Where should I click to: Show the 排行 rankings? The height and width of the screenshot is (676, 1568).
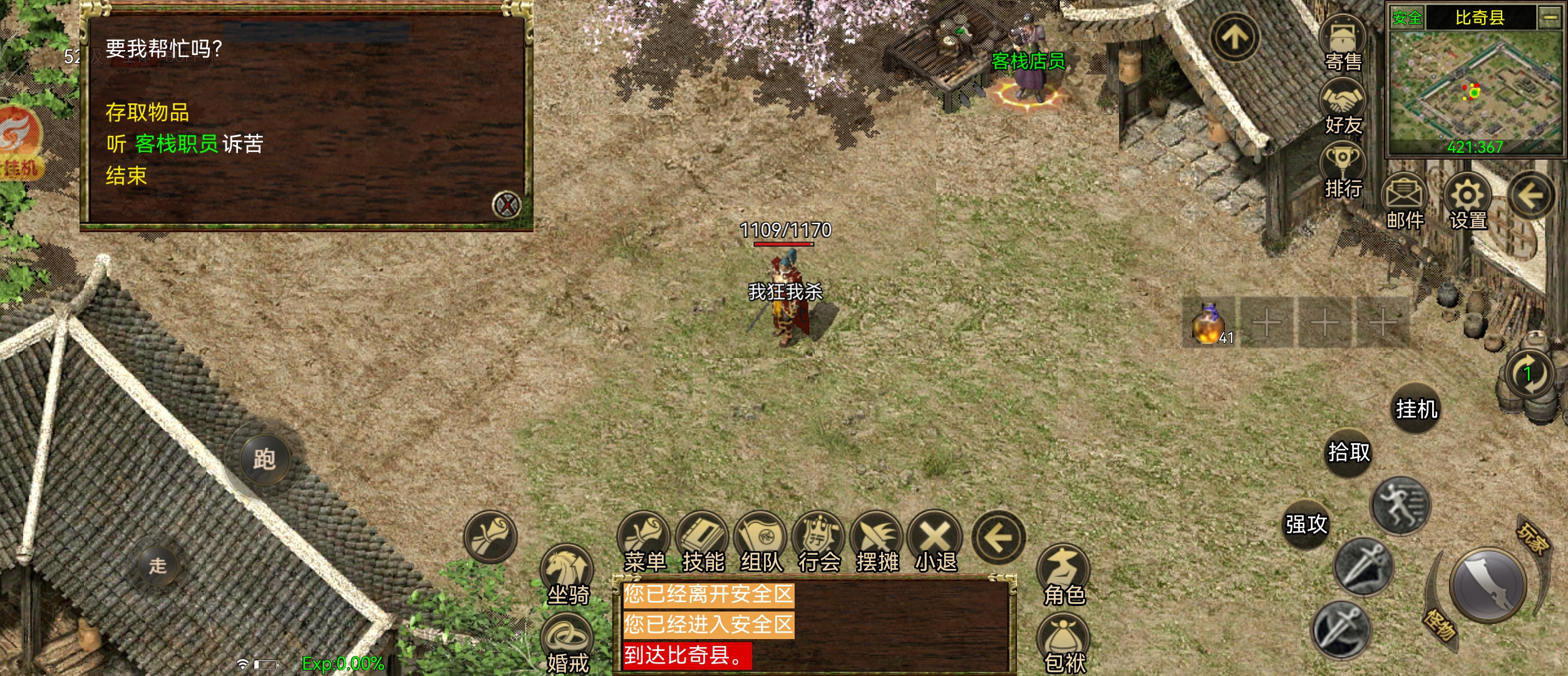1343,169
